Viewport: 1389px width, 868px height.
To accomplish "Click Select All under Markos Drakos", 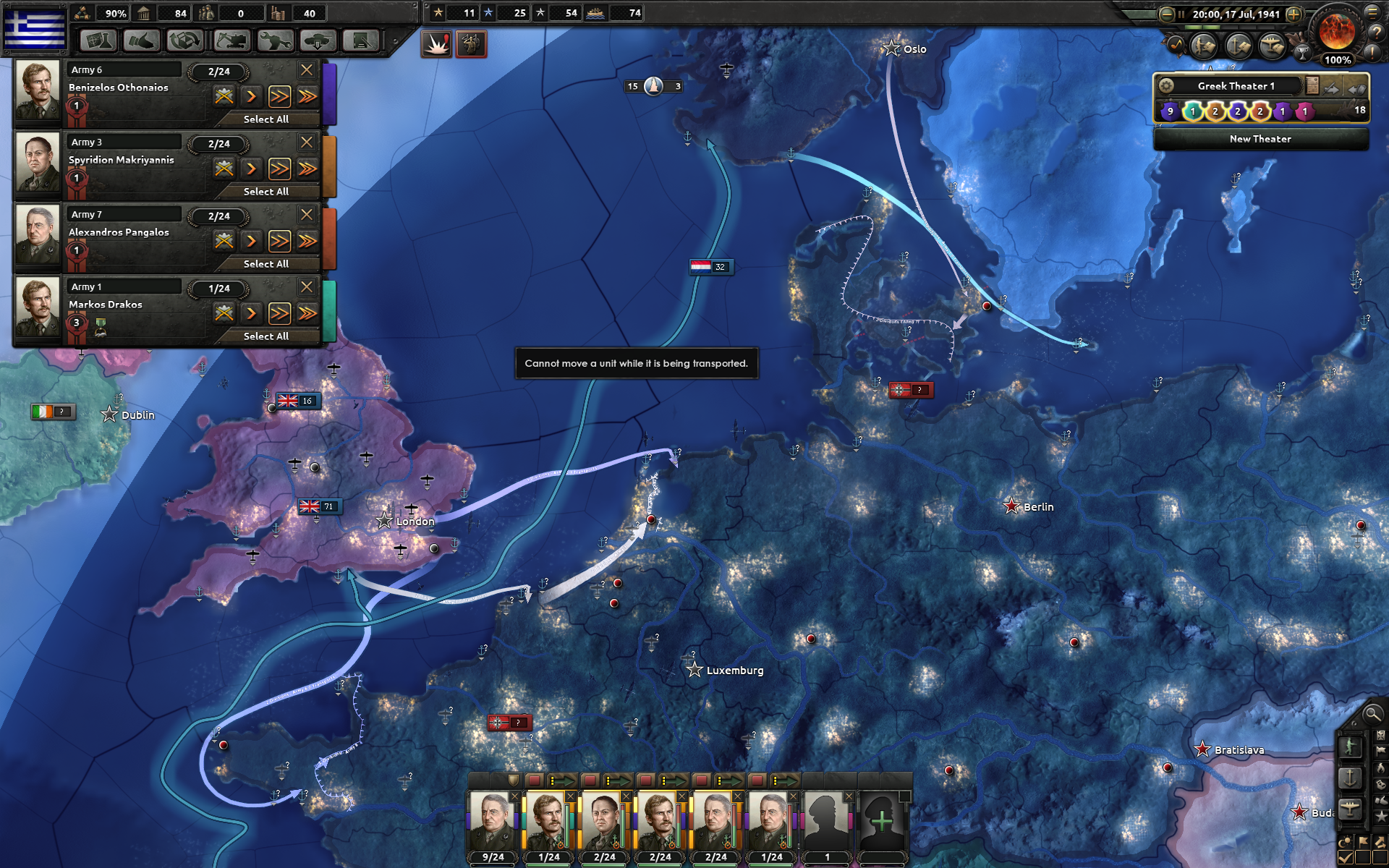I will click(x=266, y=336).
